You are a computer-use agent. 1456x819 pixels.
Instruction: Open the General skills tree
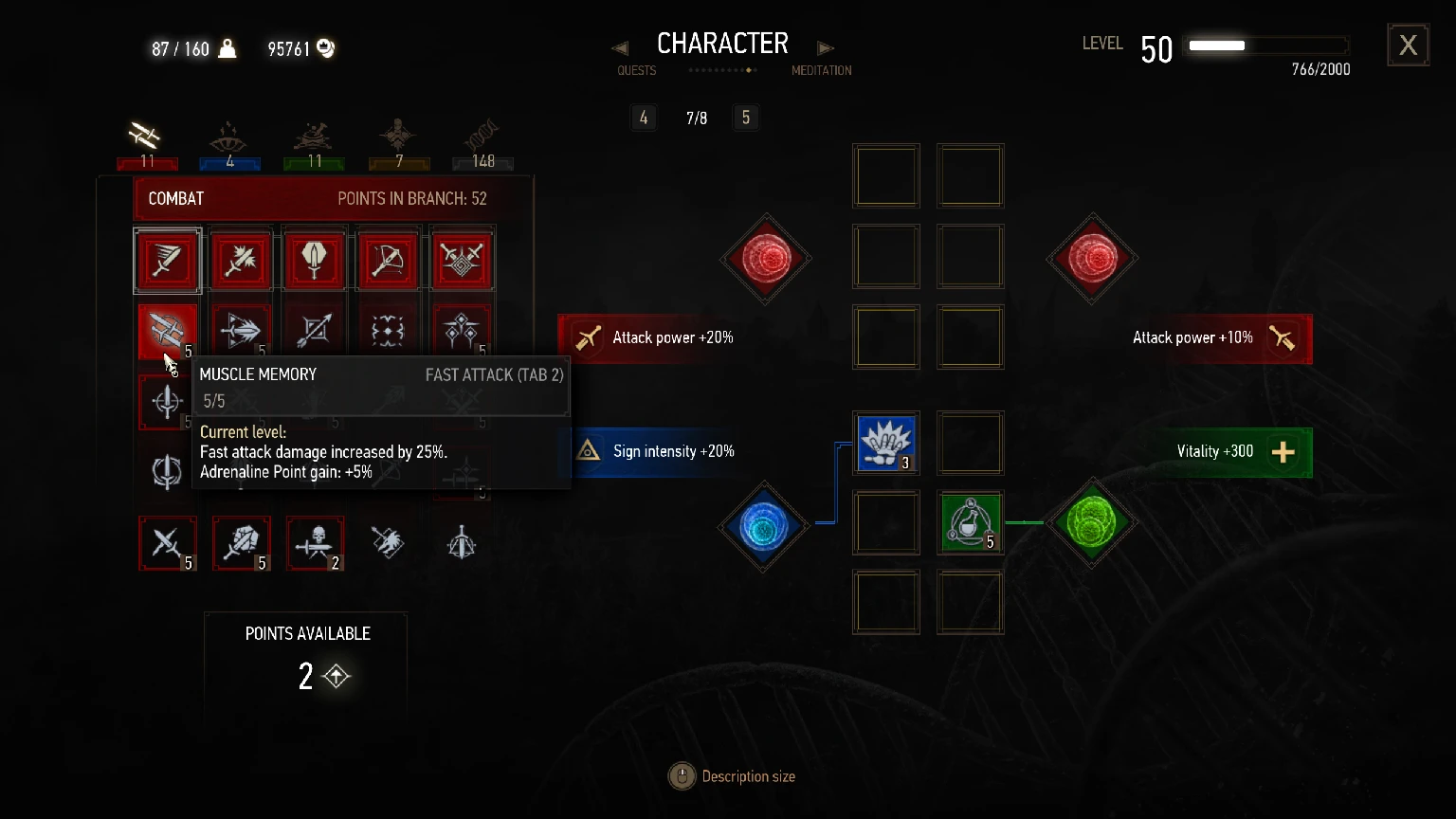(x=399, y=142)
